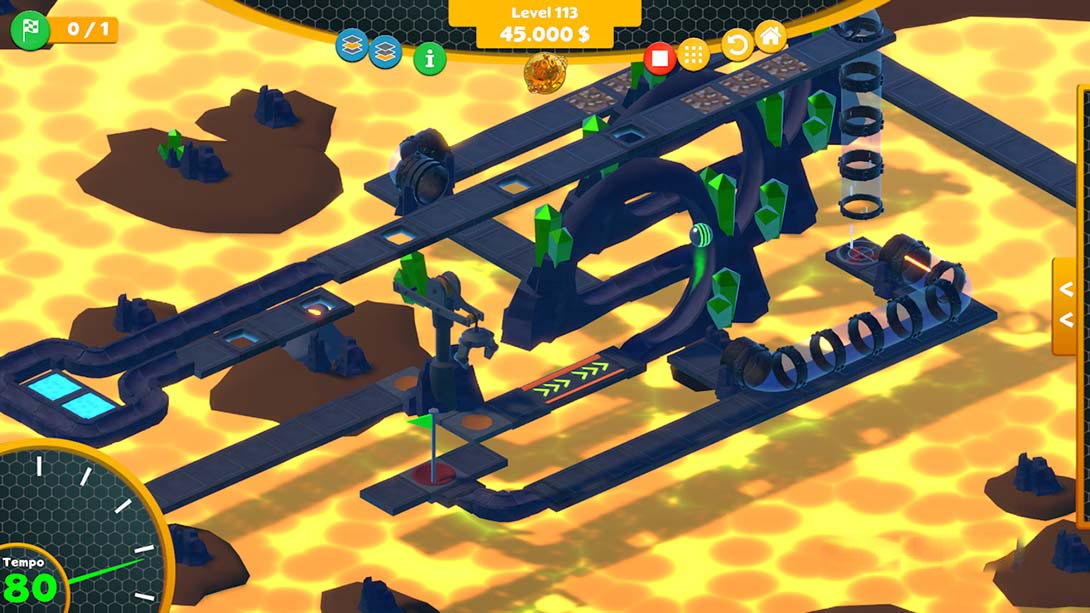Select the lower layer view button
The width and height of the screenshot is (1090, 613).
(x=385, y=51)
